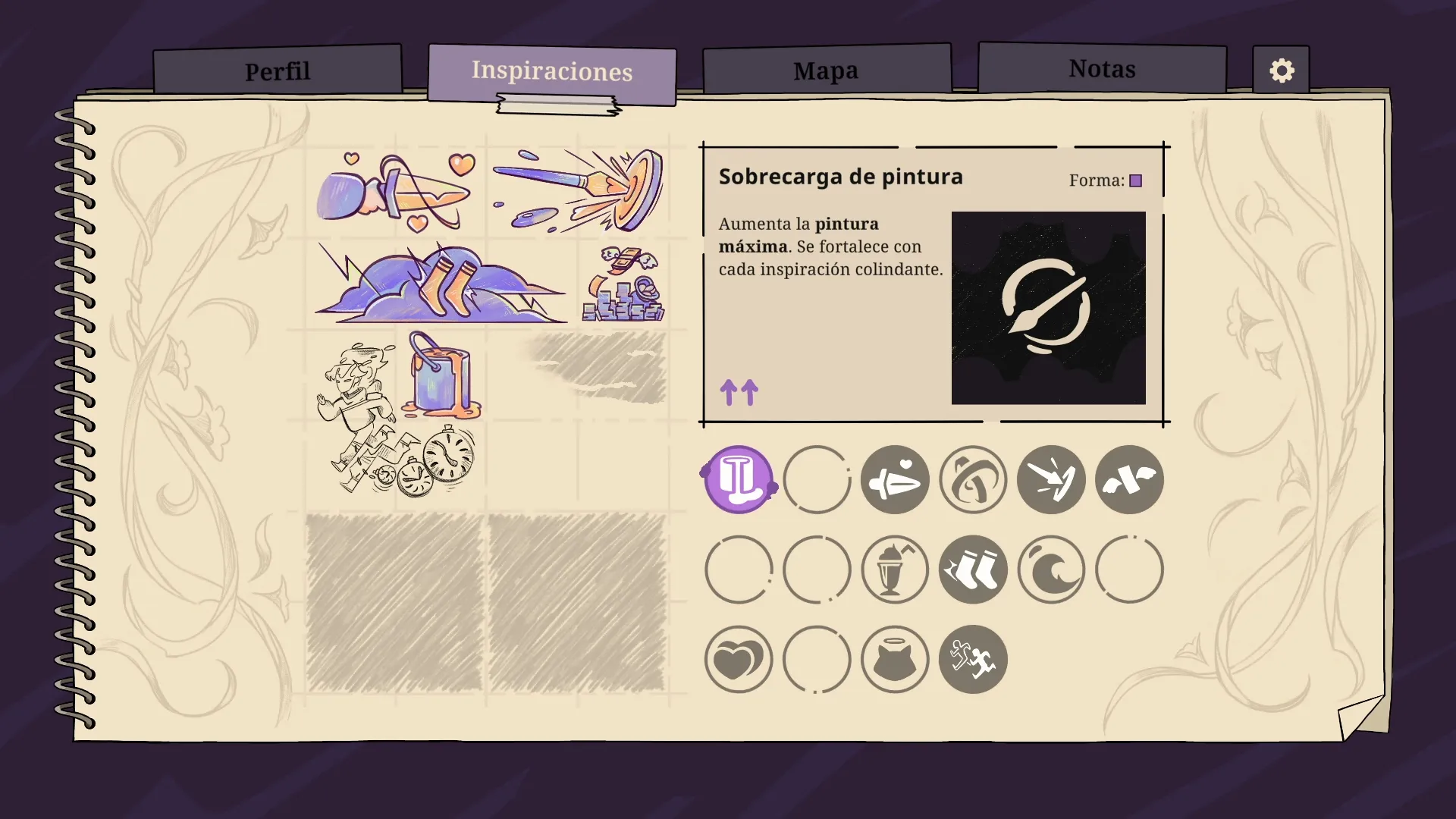Select the Inspiraciones tab
This screenshot has width=1456, height=819.
point(551,71)
